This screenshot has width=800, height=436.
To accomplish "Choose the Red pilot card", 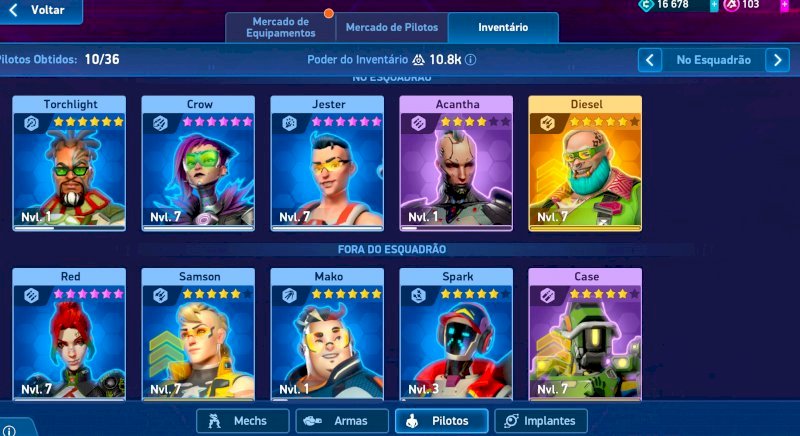I will pos(69,335).
